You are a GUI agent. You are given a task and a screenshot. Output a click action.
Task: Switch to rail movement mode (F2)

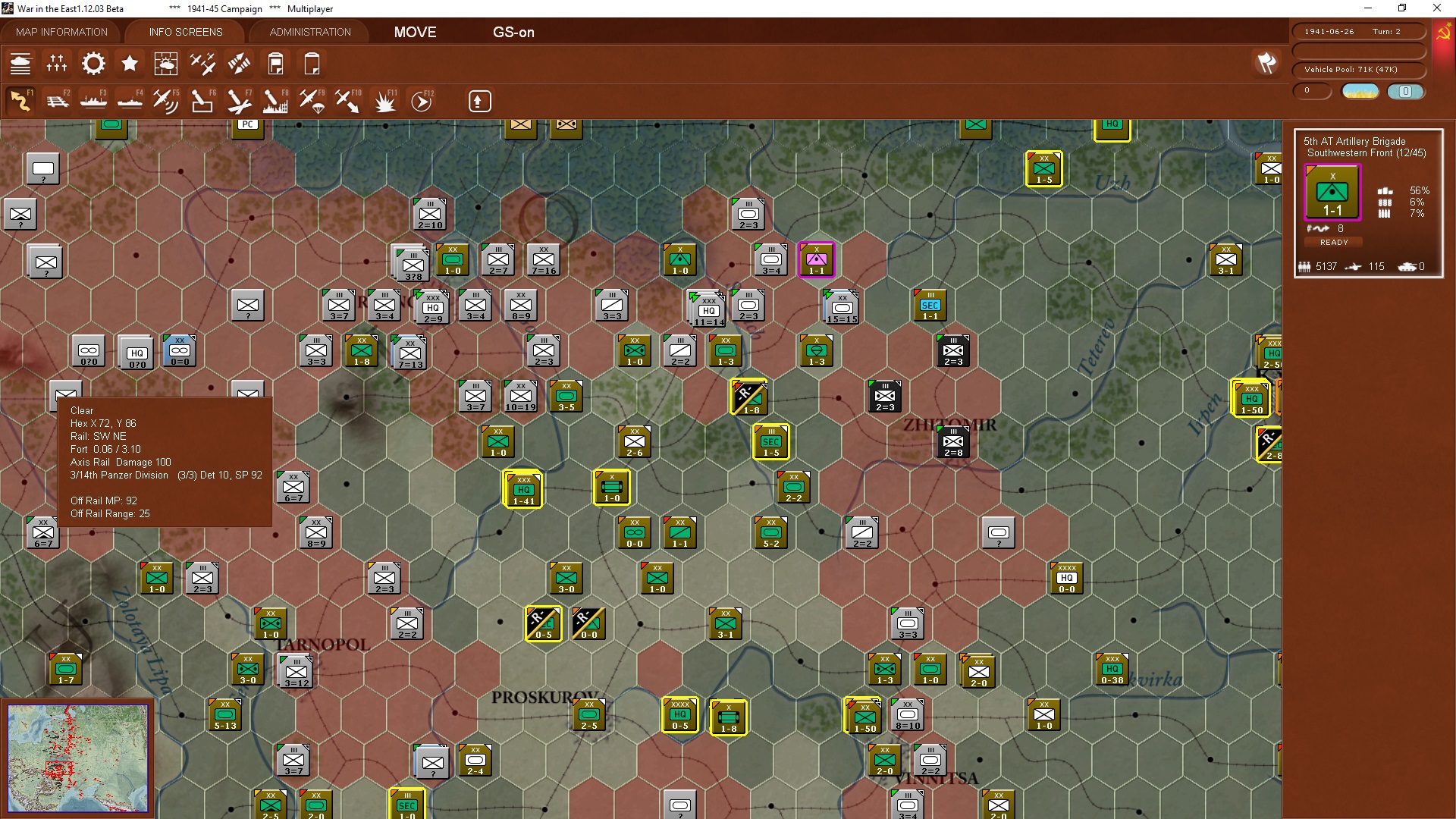tap(58, 100)
